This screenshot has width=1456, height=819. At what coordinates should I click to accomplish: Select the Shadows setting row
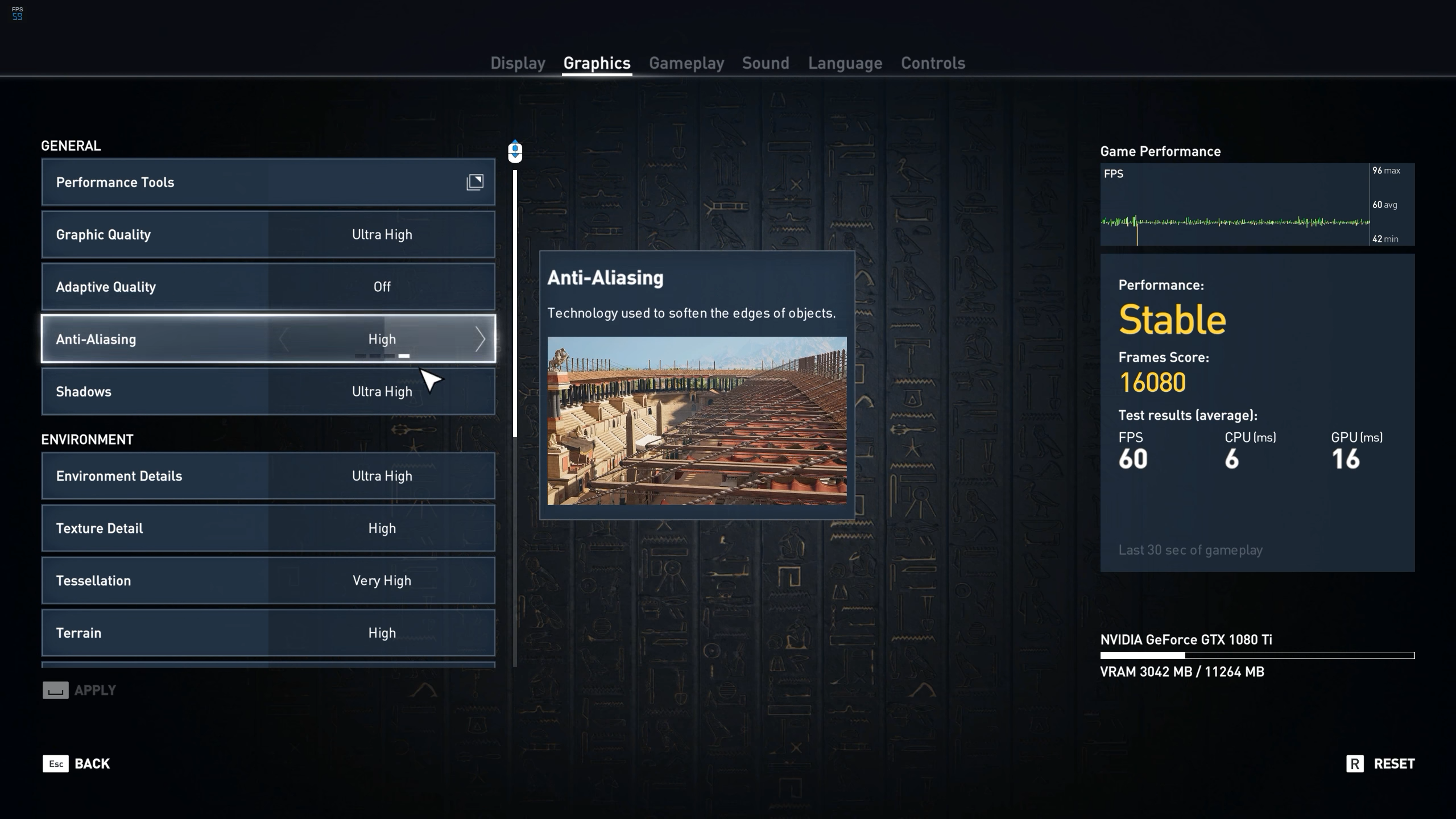268,391
